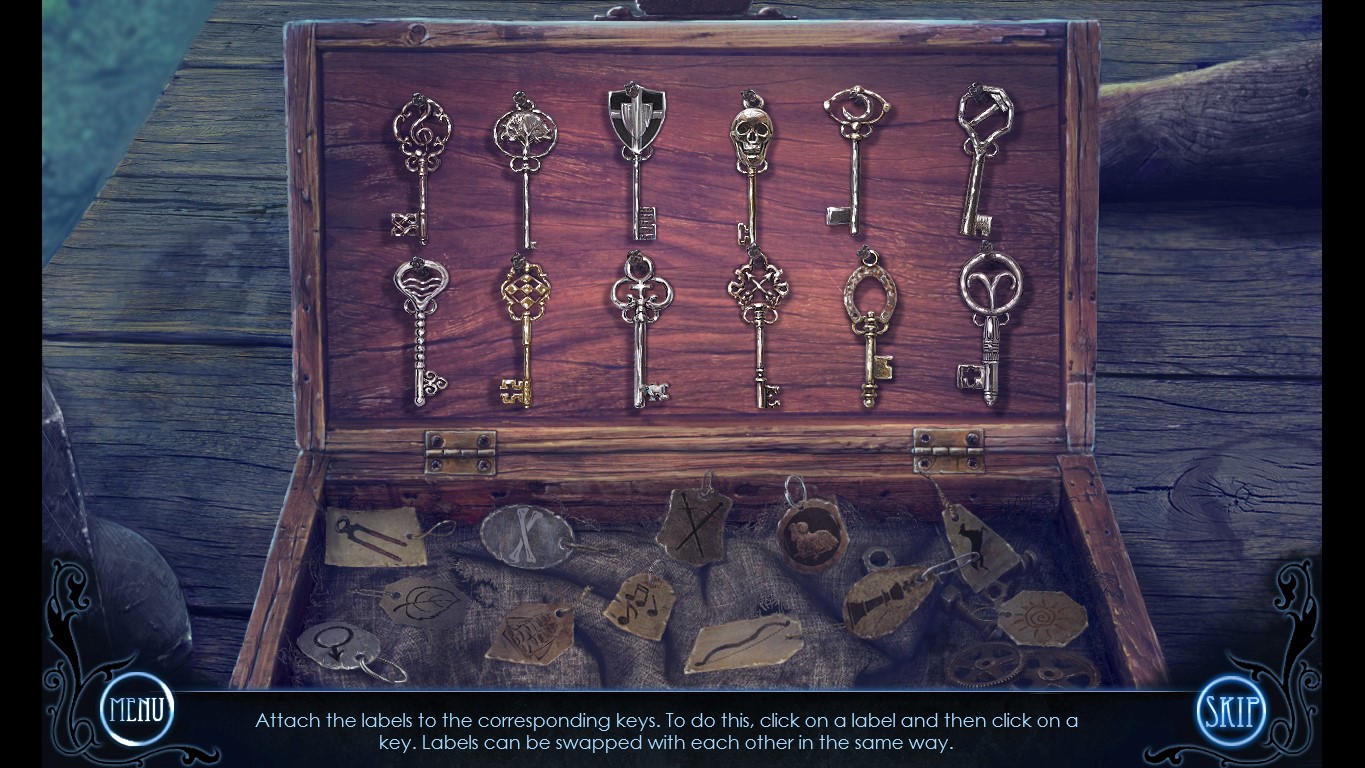Select the heart-shaped wave key
This screenshot has width=1365, height=768.
[421, 330]
